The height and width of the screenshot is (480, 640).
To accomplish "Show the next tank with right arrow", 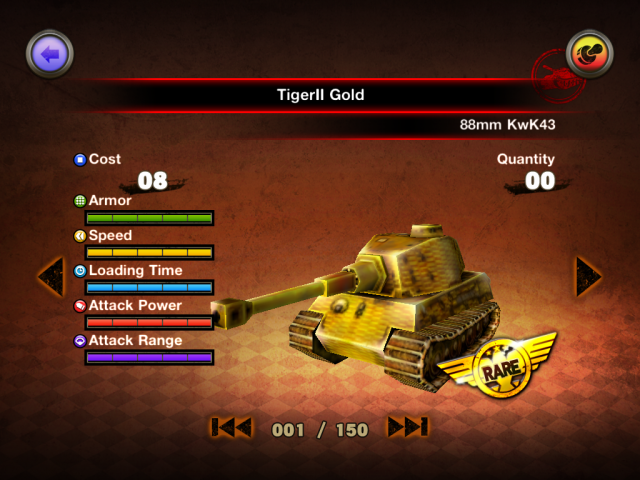I will (x=588, y=275).
